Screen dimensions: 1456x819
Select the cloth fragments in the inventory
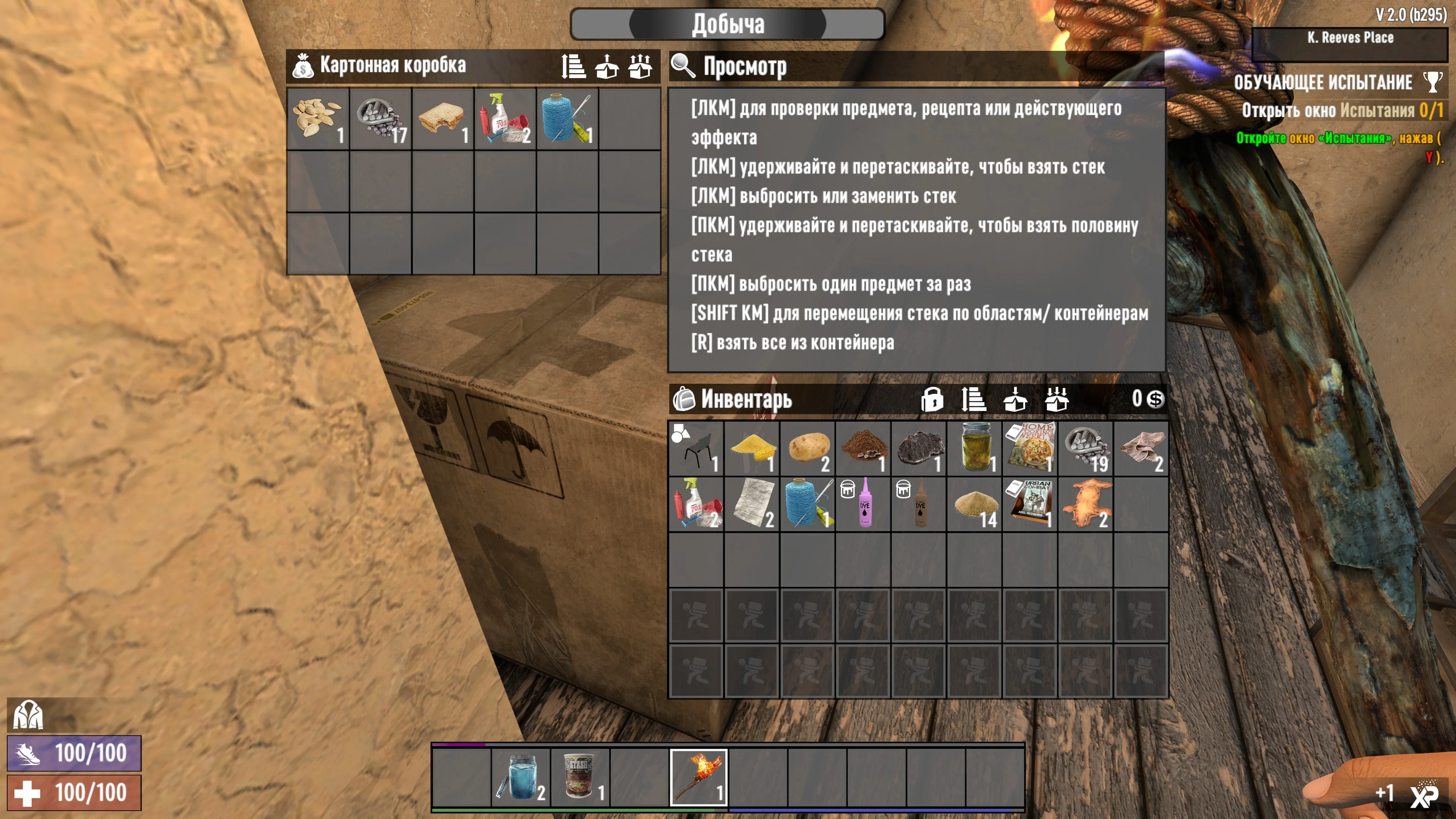tap(1141, 448)
